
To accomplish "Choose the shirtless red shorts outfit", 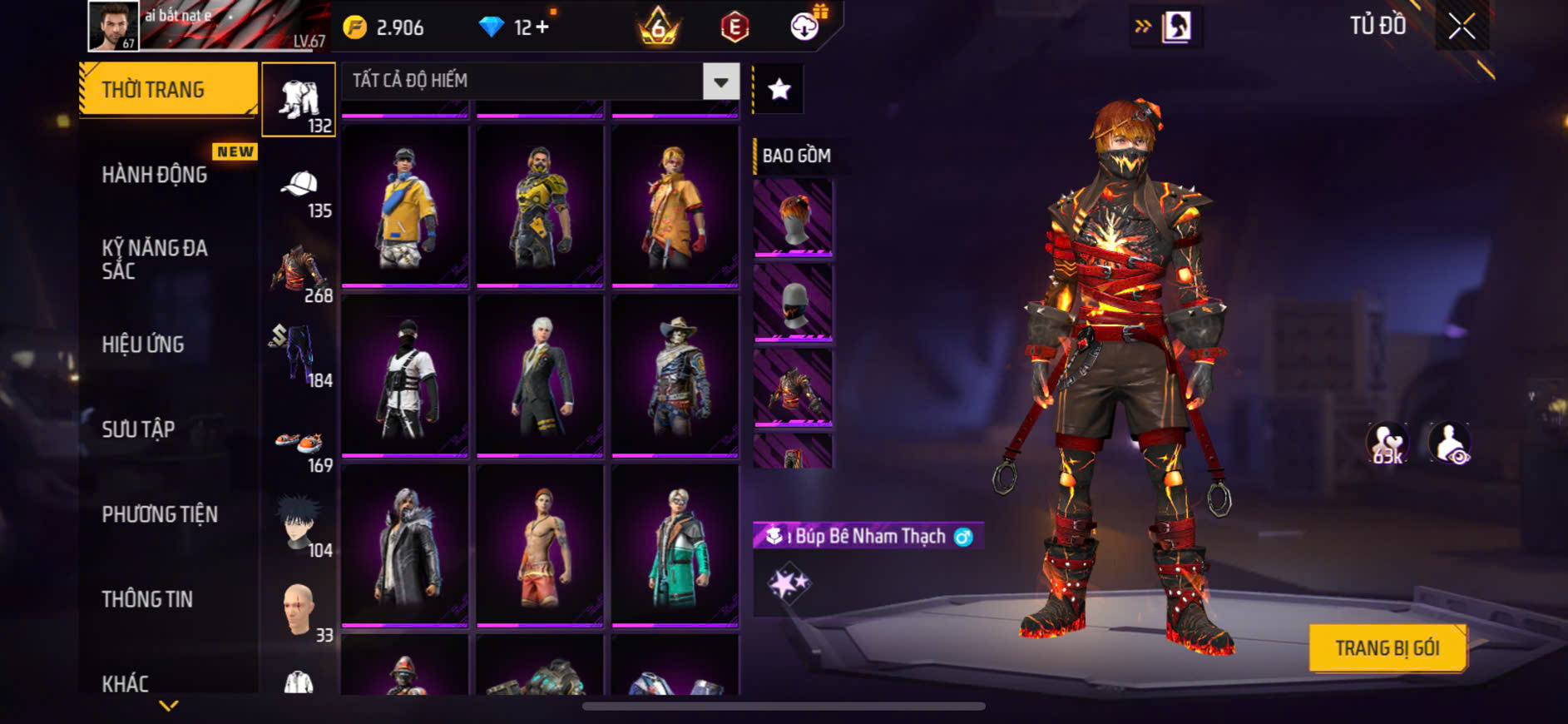I will coord(540,546).
